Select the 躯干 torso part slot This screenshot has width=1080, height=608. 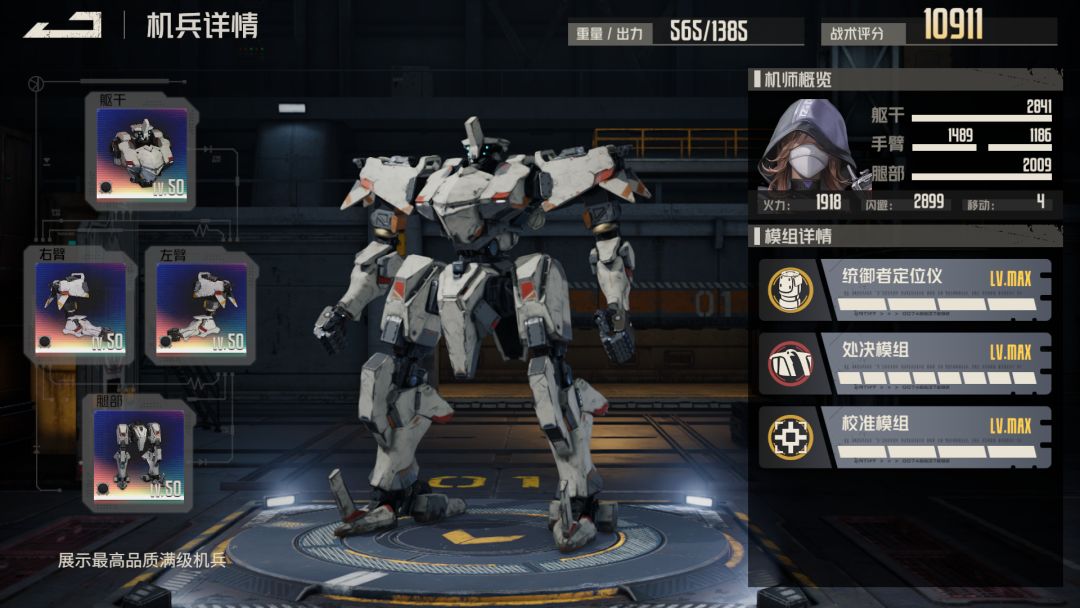coord(141,153)
